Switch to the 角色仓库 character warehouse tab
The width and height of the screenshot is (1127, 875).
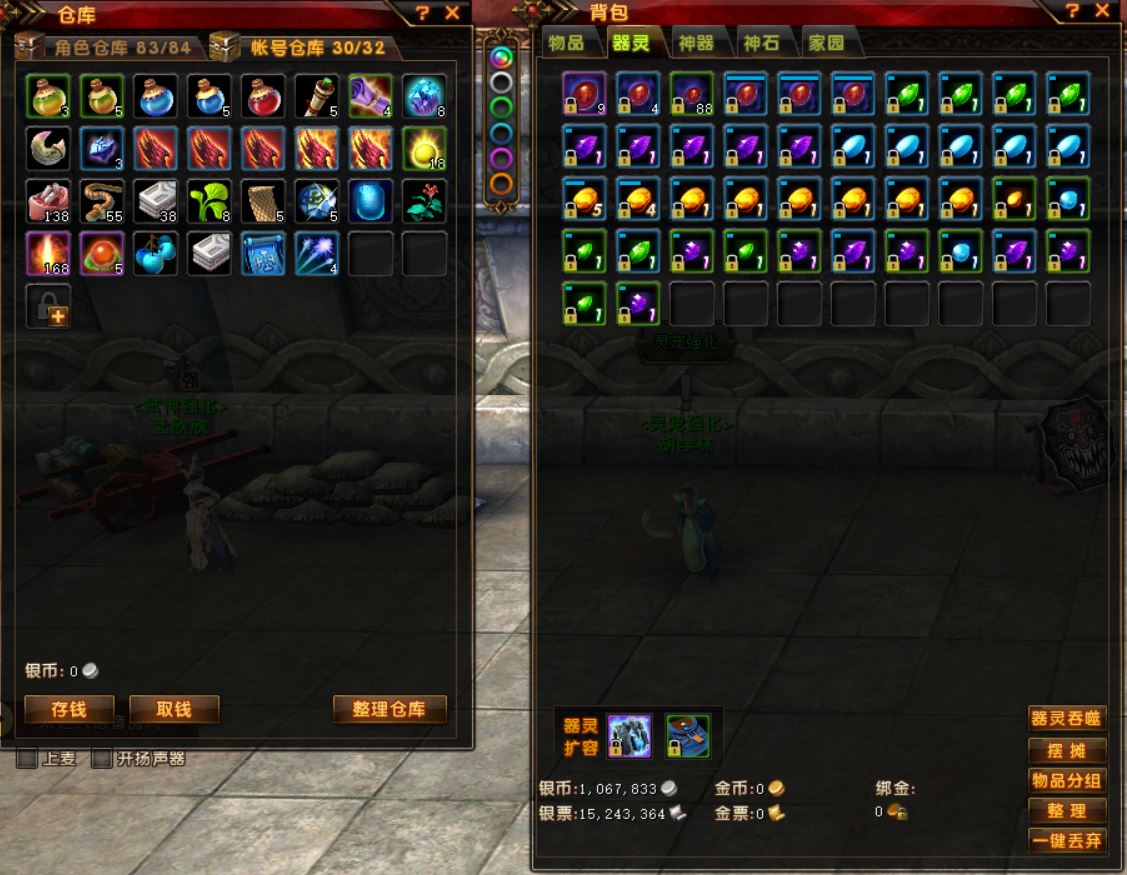[x=121, y=47]
